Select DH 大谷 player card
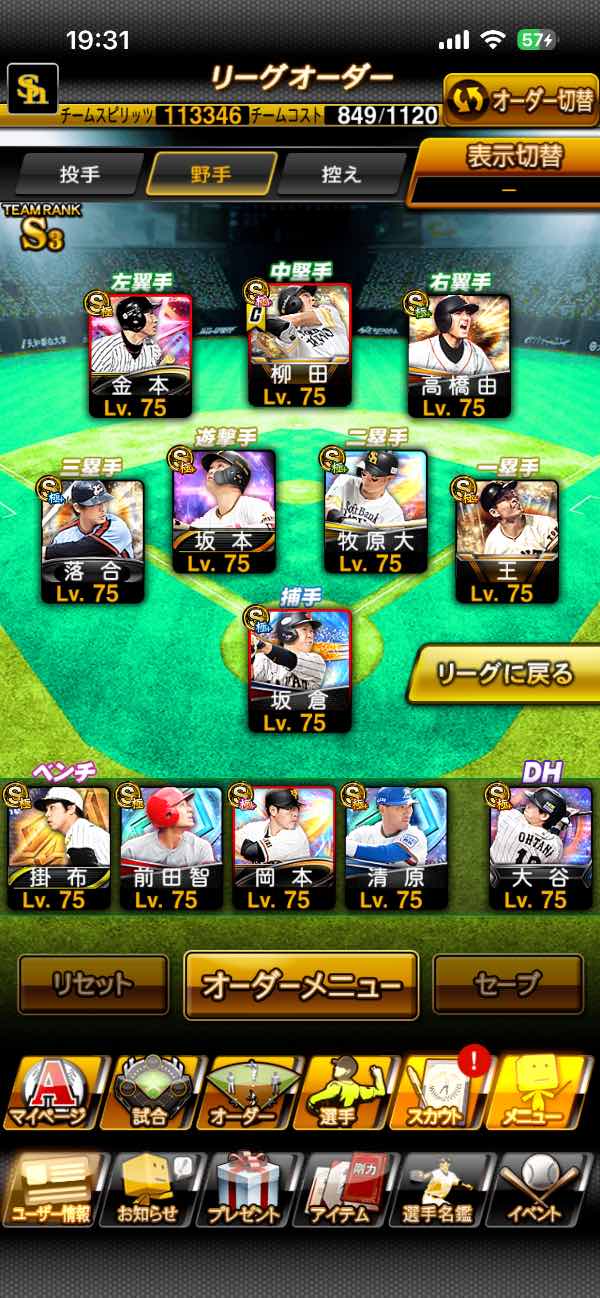Viewport: 600px width, 1298px height. (x=539, y=847)
